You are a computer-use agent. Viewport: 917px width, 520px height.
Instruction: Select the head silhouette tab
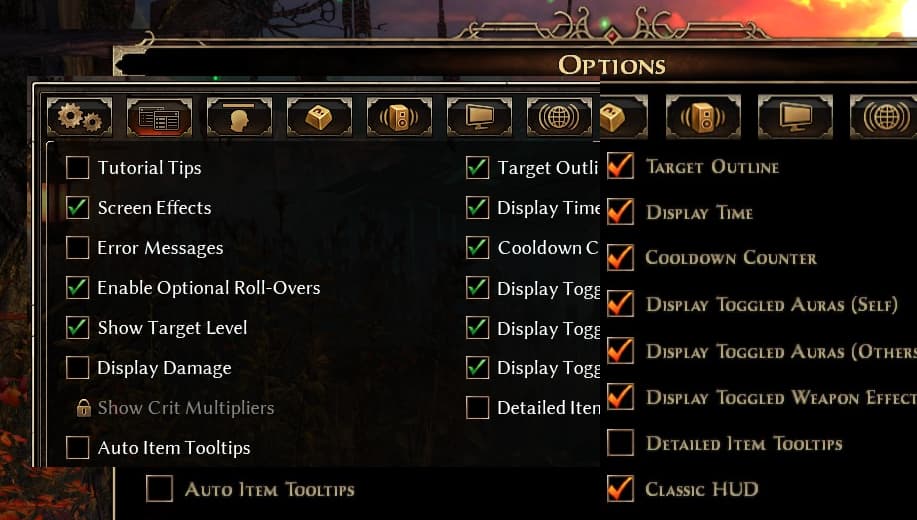pos(239,118)
